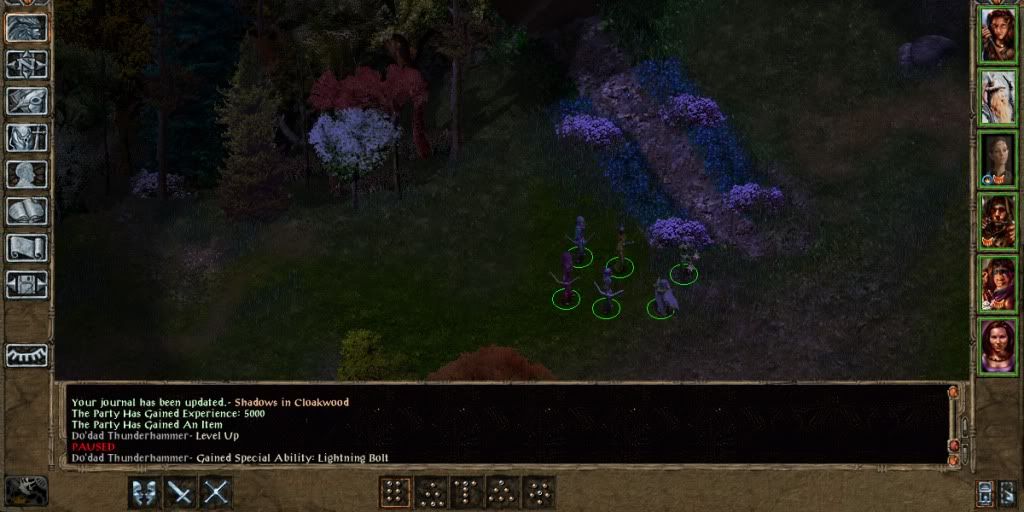Viewport: 1024px width, 512px height.
Task: Choose the highlighted two-column dot formation
Action: click(396, 492)
